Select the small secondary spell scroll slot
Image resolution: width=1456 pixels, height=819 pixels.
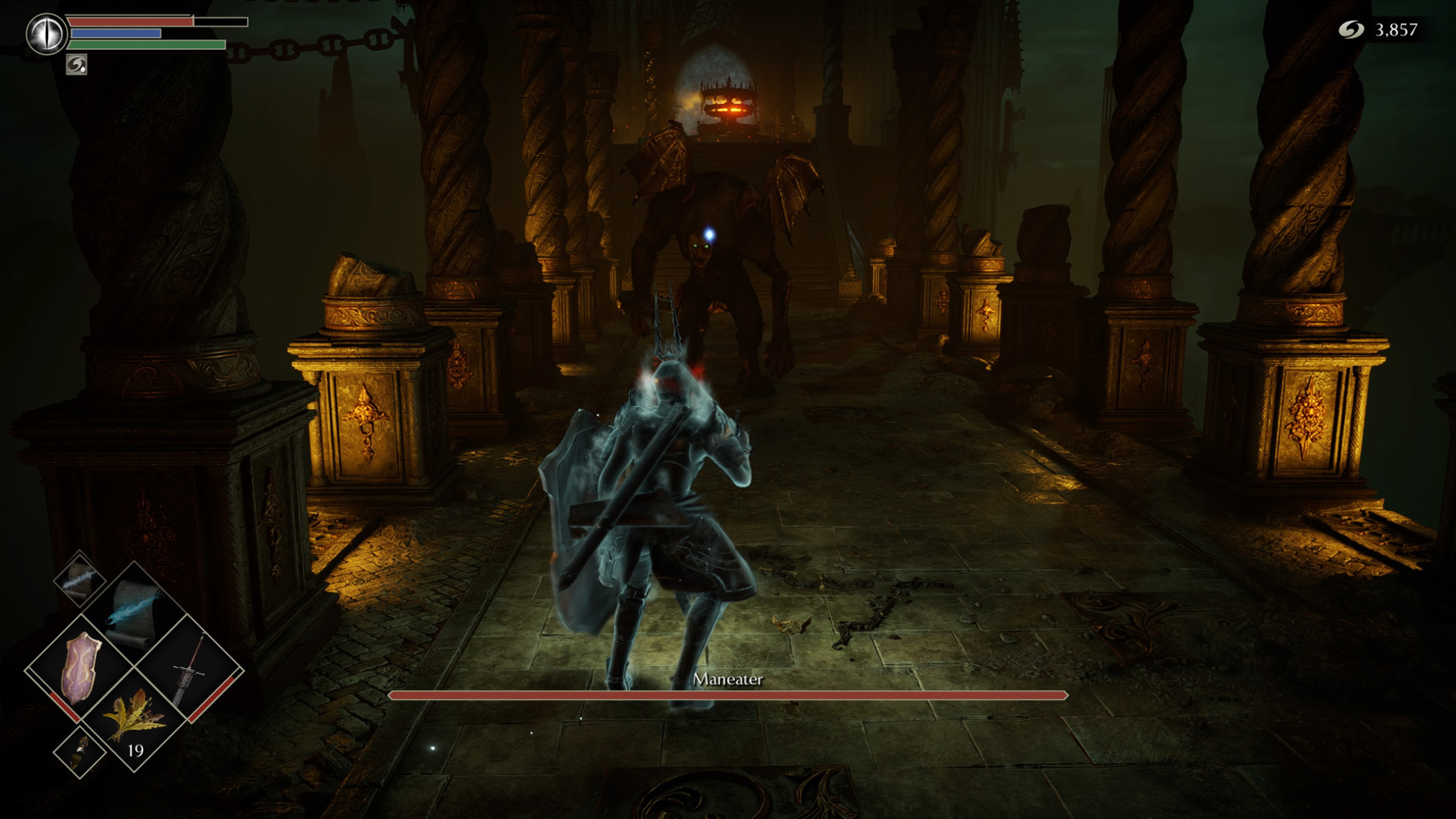(80, 578)
